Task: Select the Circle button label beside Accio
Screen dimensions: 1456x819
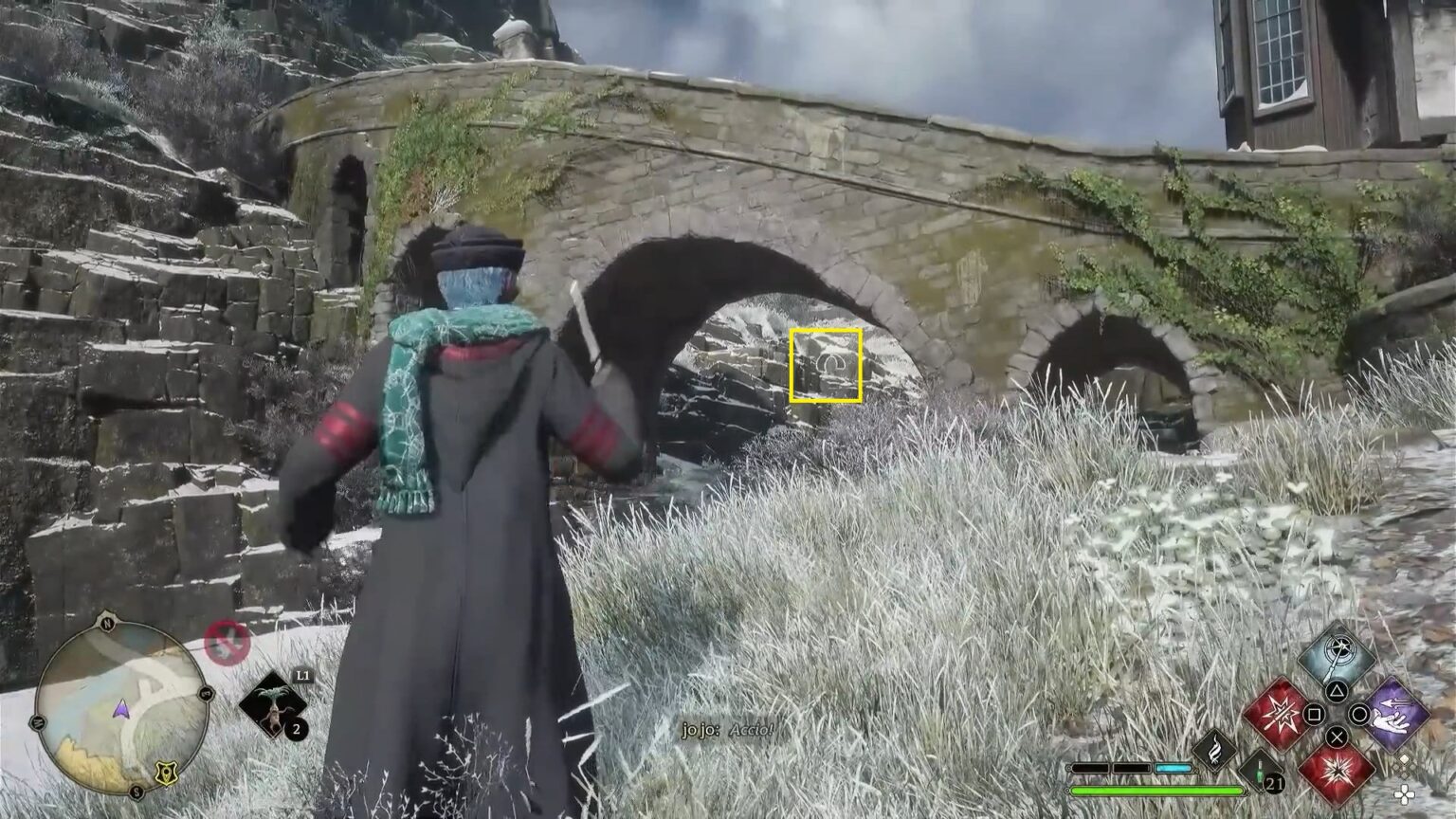Action: click(1357, 716)
